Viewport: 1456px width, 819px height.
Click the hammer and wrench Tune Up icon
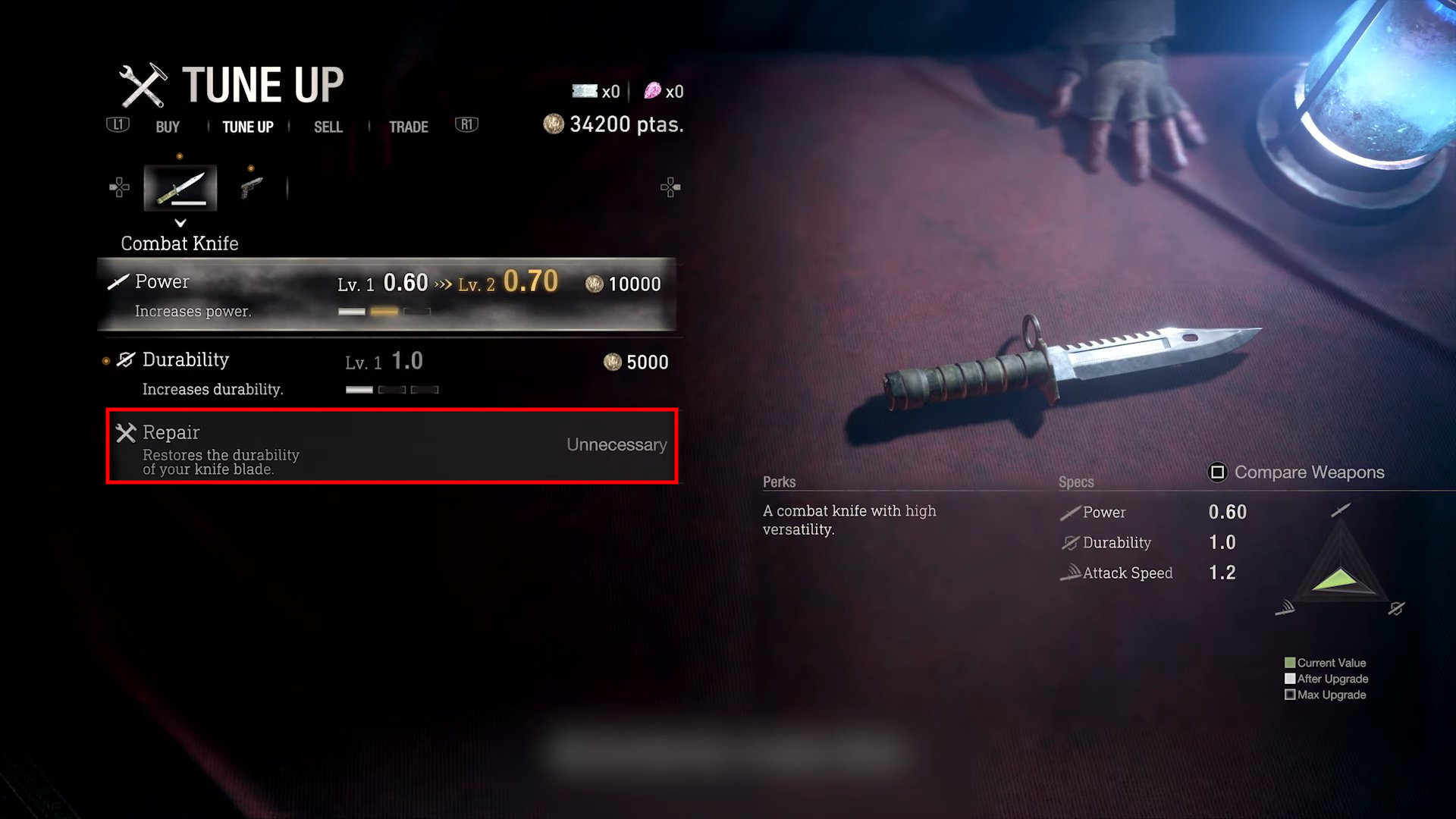[x=145, y=84]
